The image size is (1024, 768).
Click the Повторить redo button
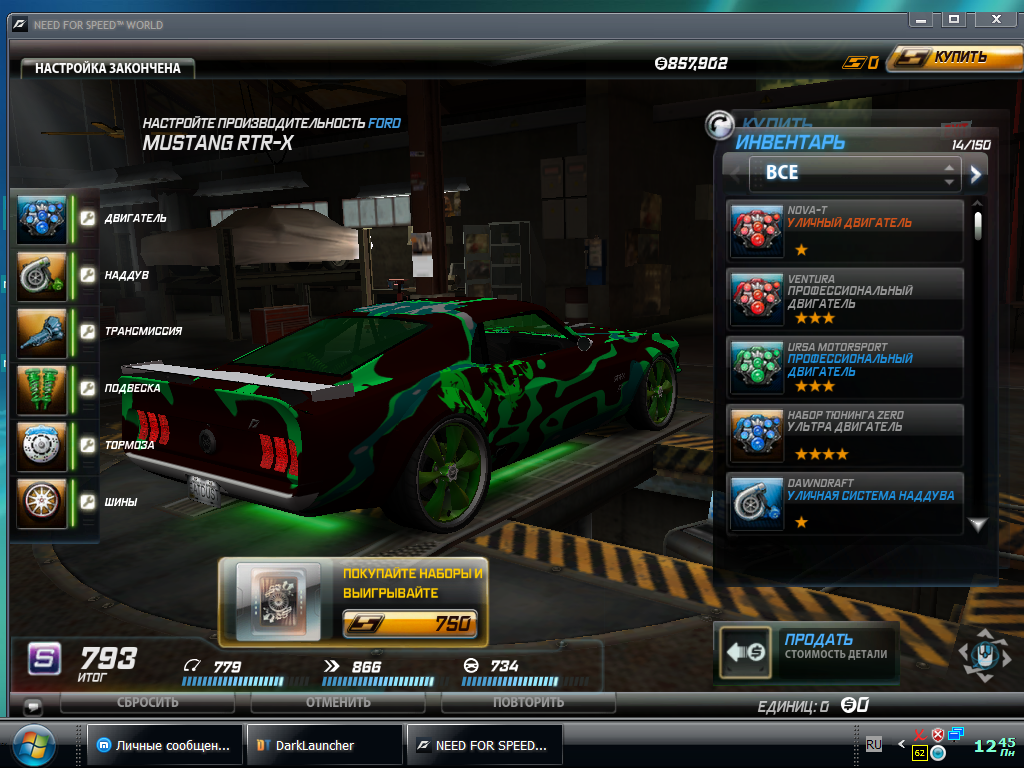528,702
